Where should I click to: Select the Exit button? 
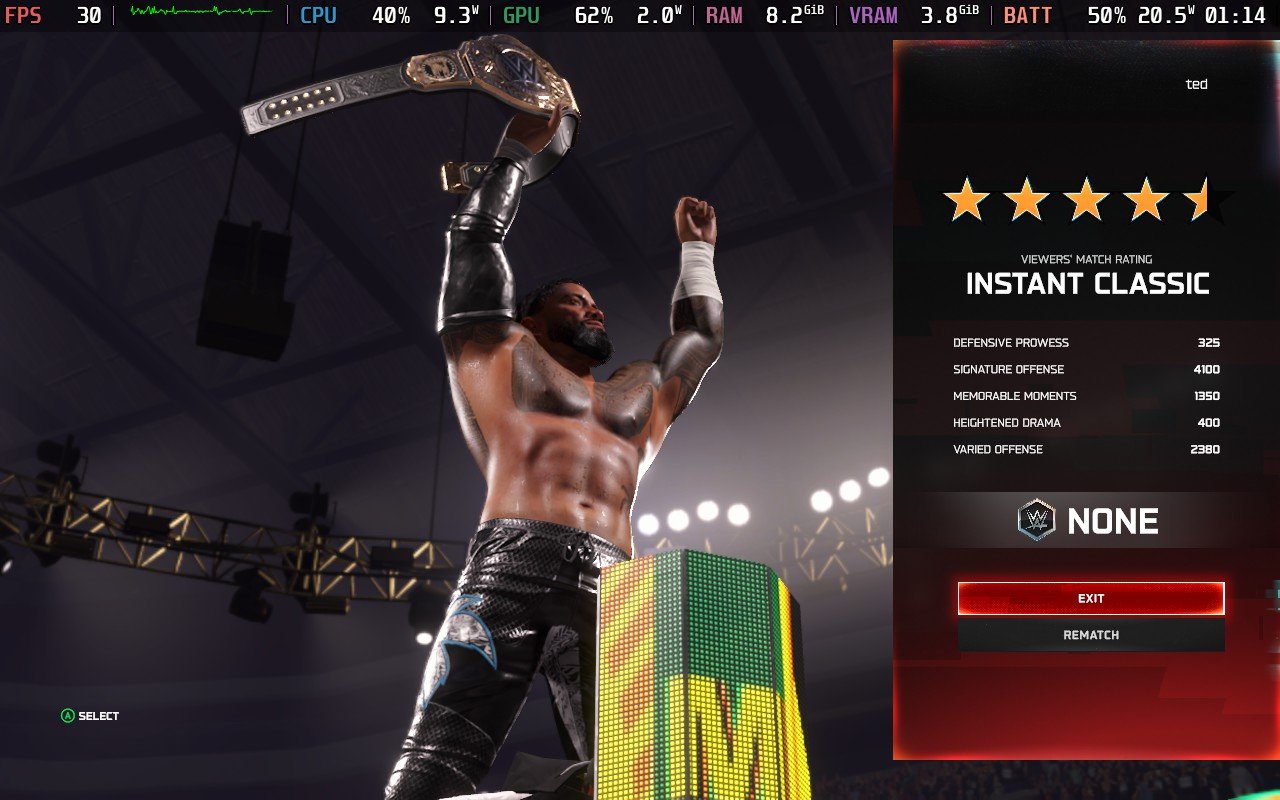(1090, 598)
